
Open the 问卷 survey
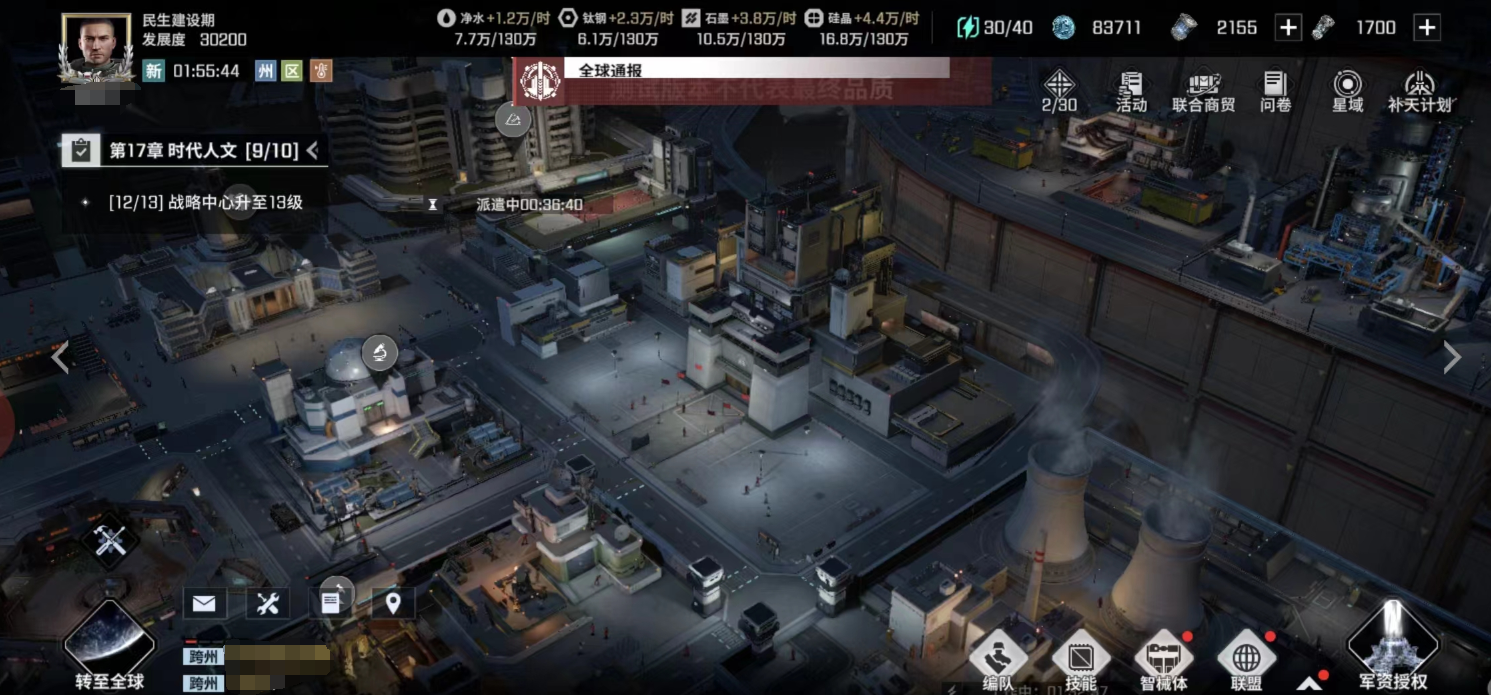pos(1275,90)
